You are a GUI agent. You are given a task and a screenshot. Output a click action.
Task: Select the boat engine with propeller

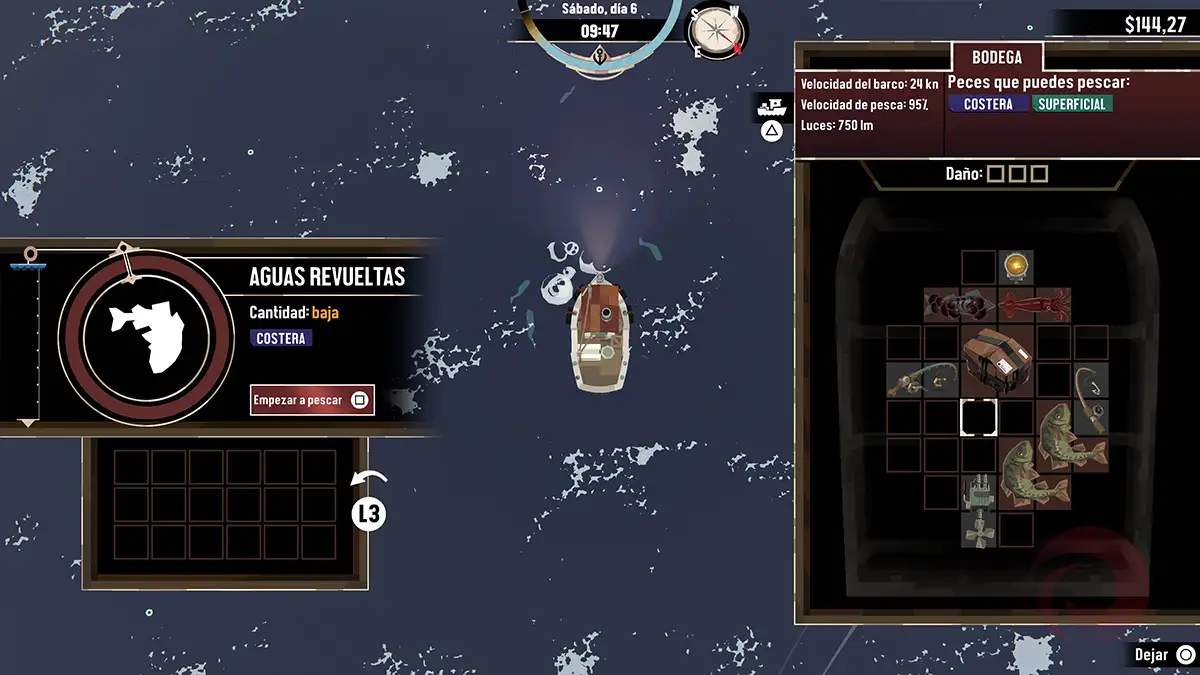tap(978, 511)
